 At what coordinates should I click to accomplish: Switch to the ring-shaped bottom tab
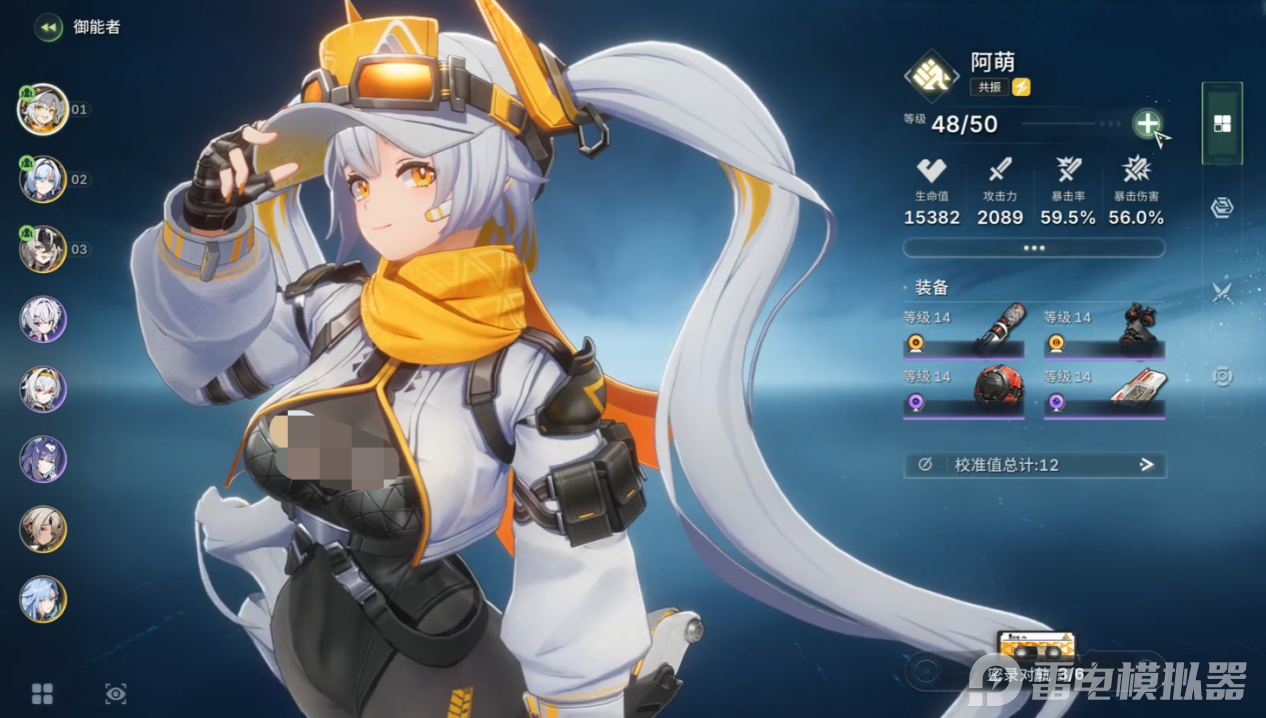coord(1222,376)
